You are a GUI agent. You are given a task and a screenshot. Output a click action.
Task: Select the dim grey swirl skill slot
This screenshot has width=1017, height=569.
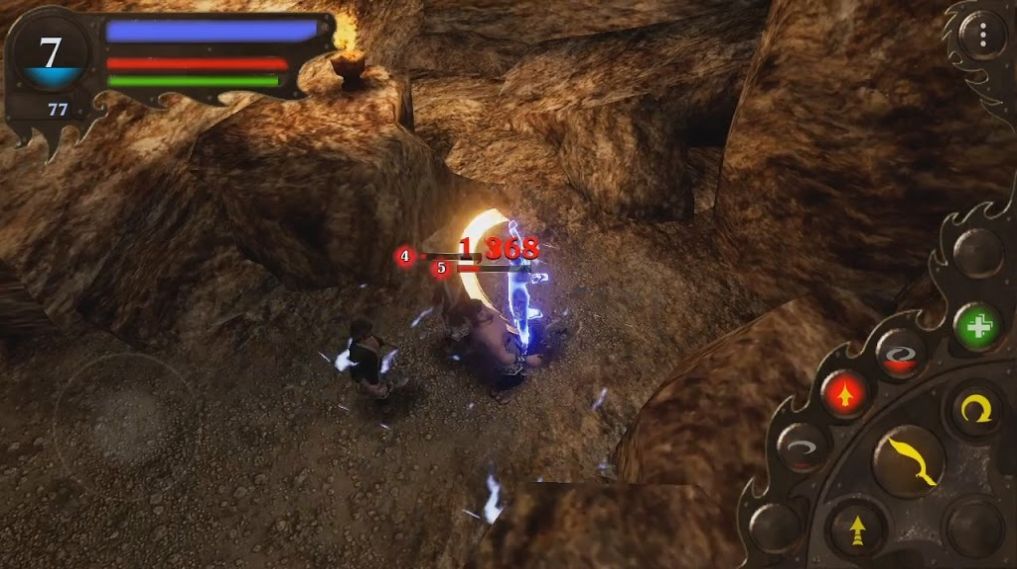[802, 447]
